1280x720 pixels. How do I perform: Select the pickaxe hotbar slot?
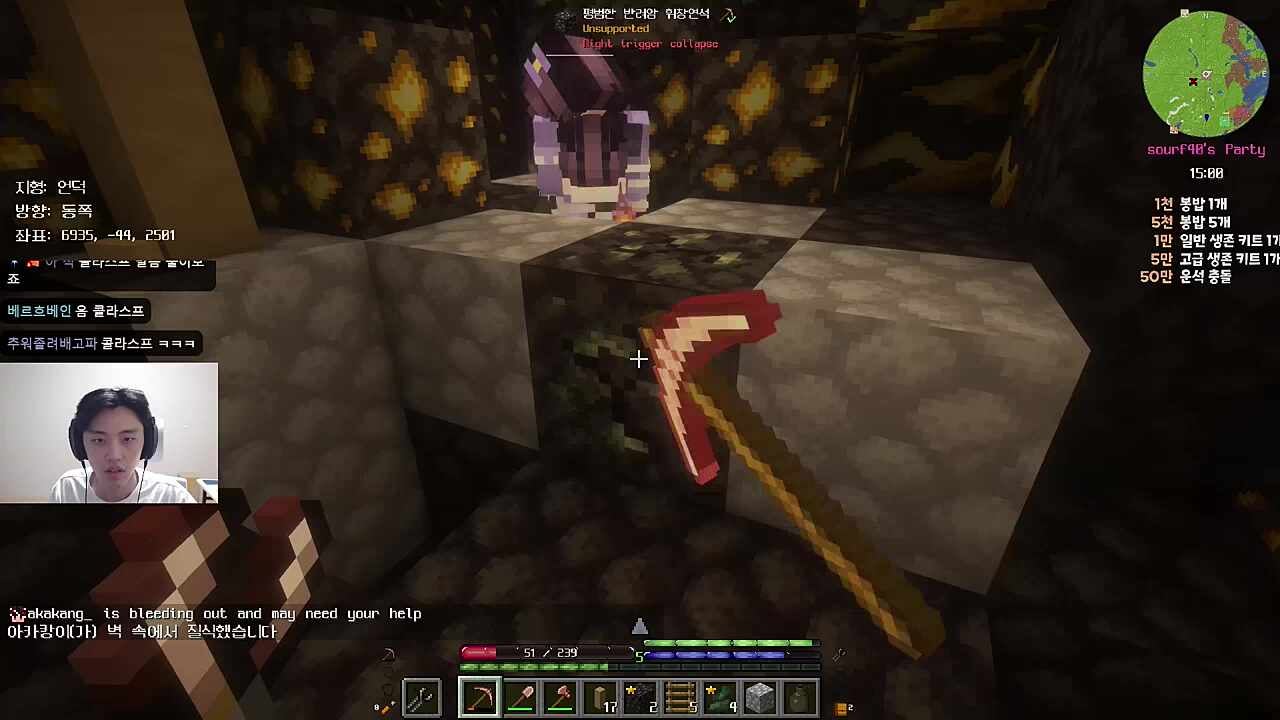click(480, 697)
